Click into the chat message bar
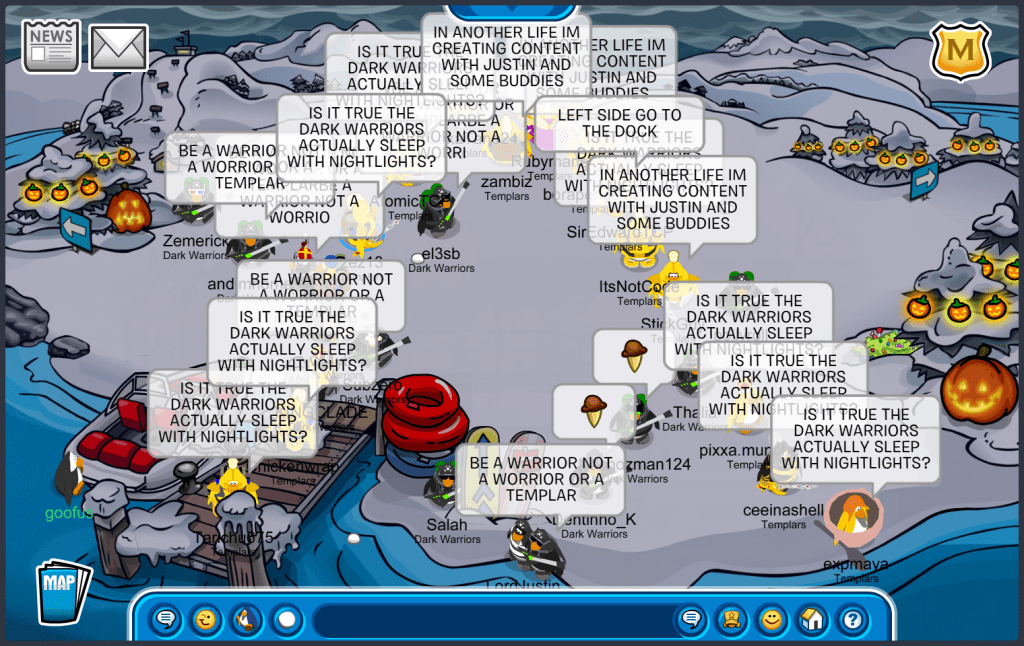The width and height of the screenshot is (1024, 646). 490,620
